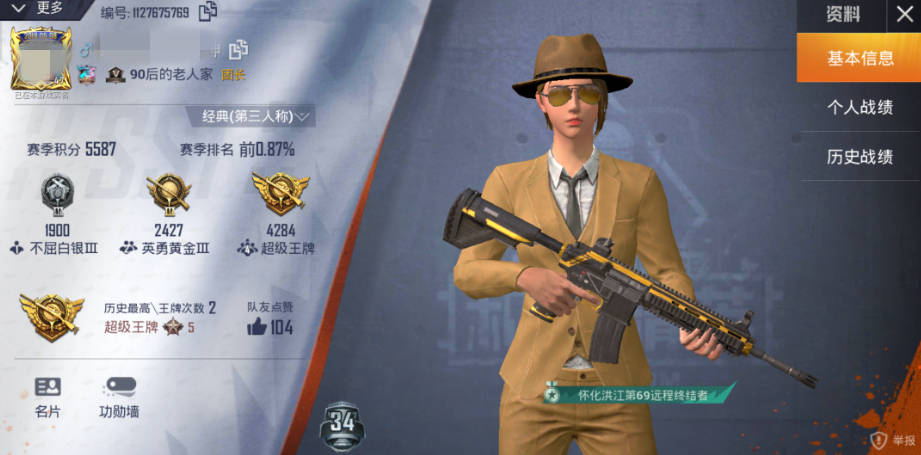
Task: Switch to the 基本信息 tab
Action: (859, 58)
